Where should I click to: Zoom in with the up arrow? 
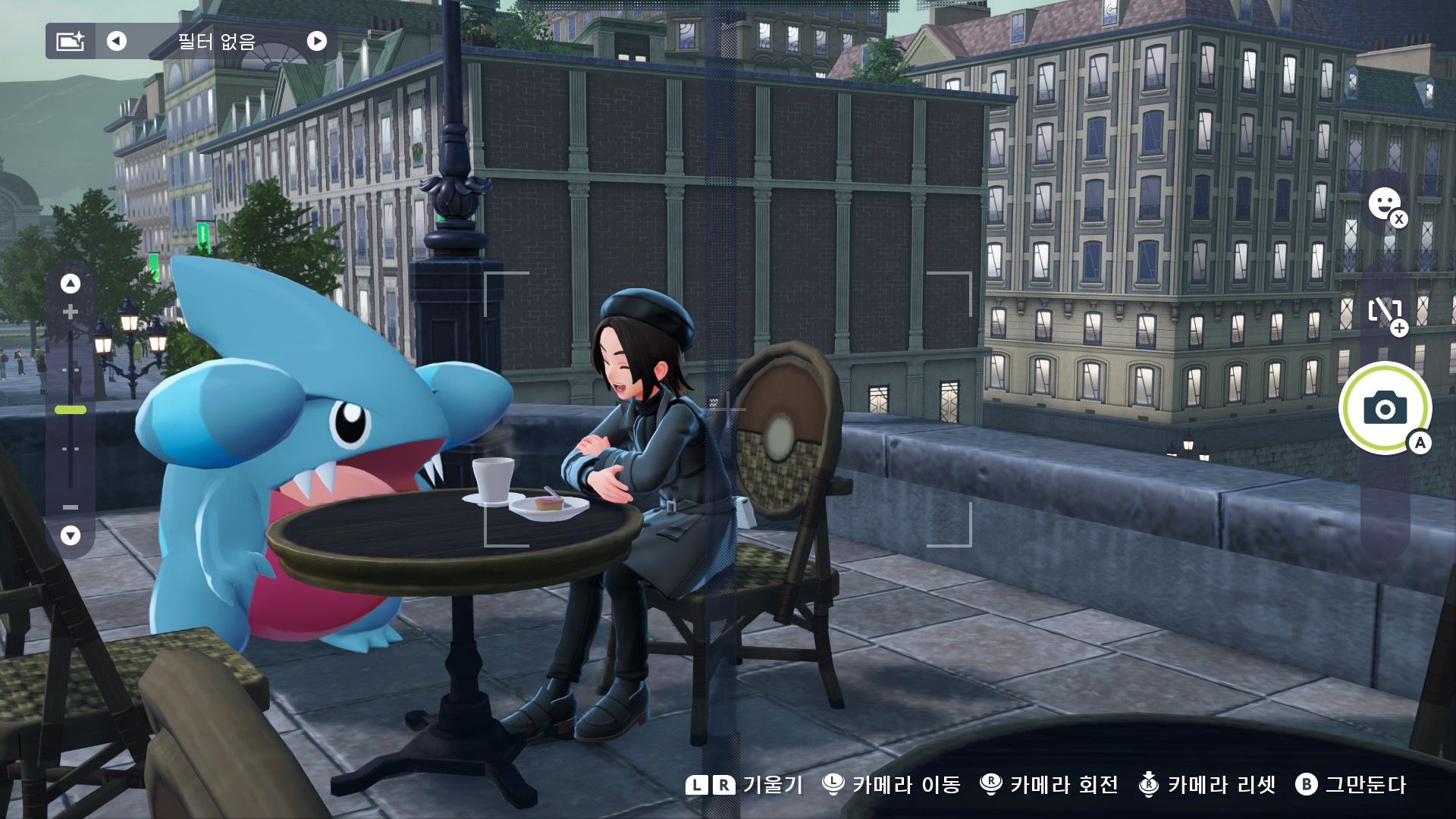pos(71,284)
